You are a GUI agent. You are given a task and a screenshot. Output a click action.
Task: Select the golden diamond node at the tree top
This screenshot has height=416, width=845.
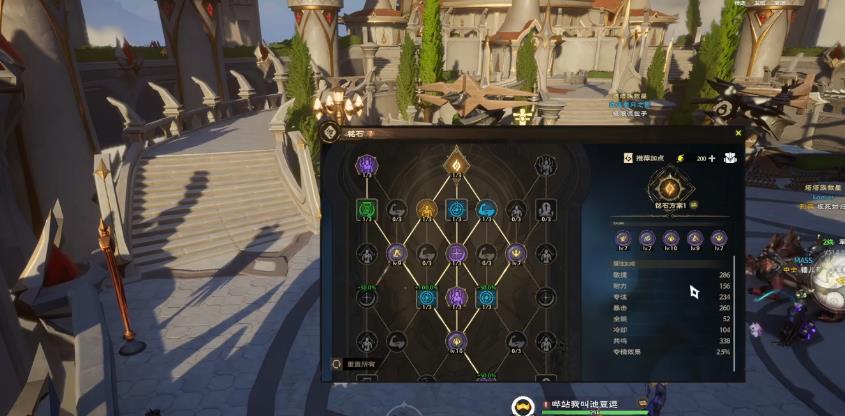tap(456, 163)
